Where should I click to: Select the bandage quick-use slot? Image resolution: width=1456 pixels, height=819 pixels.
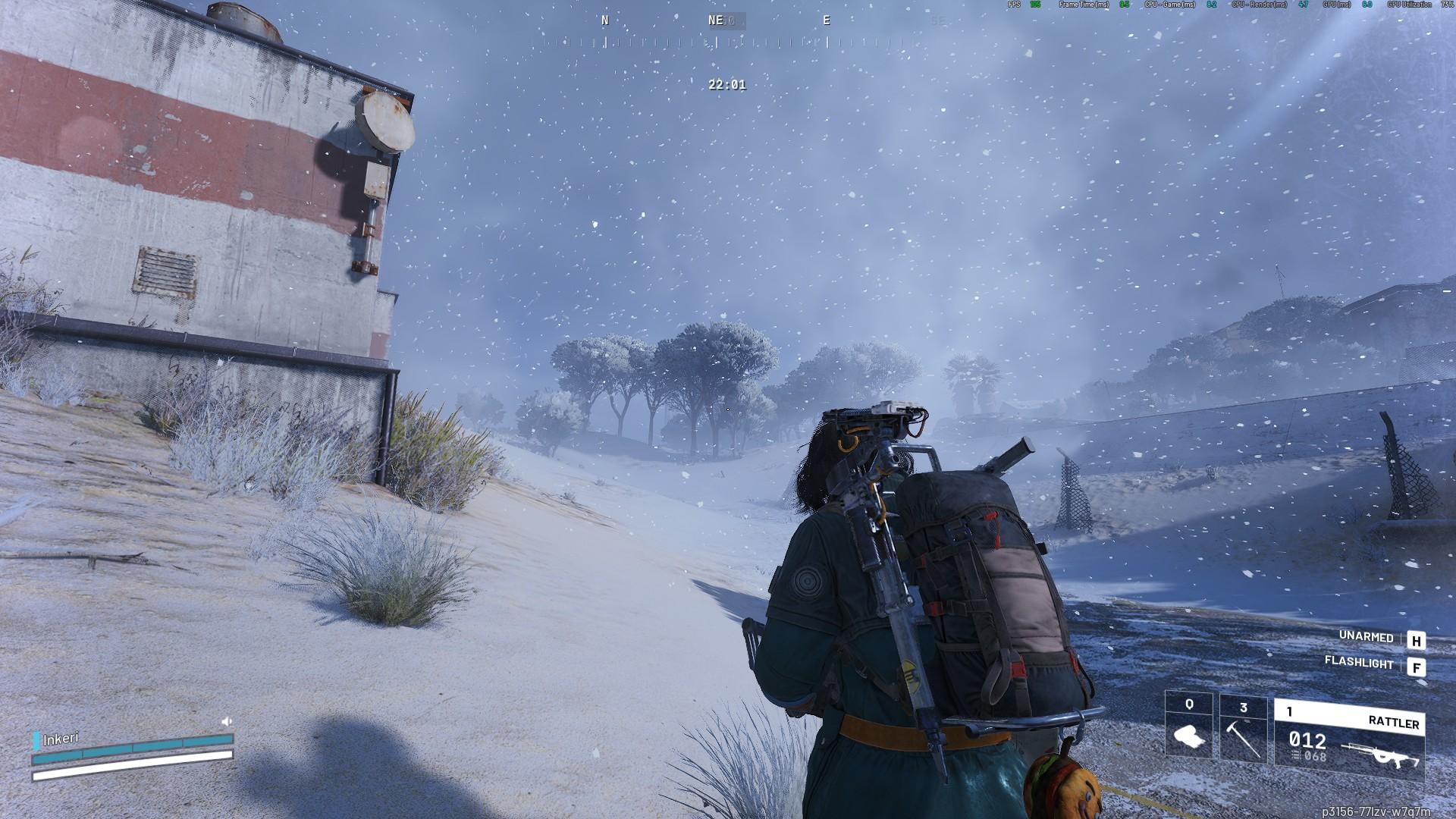pyautogui.click(x=1188, y=726)
